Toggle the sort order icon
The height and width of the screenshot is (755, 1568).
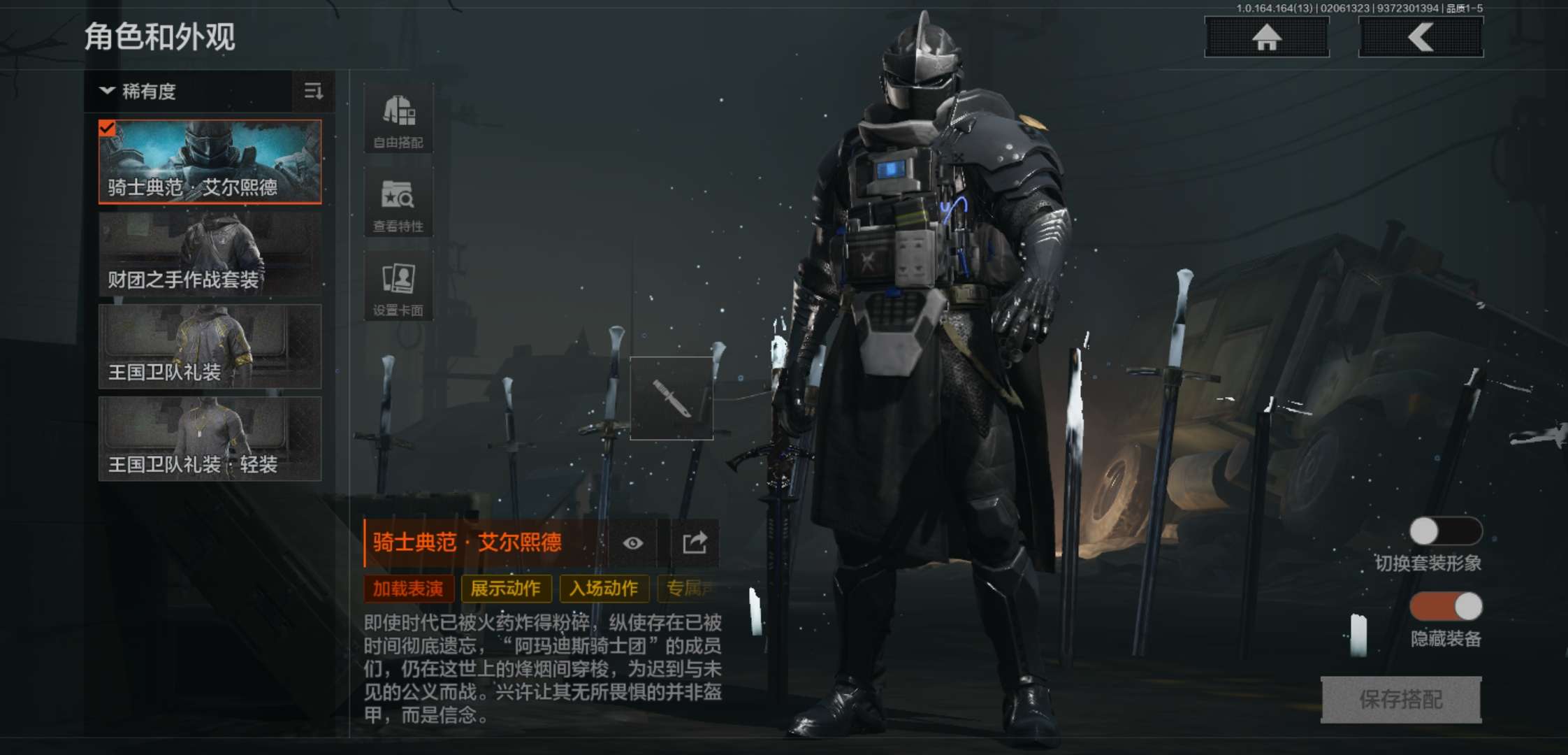tap(313, 91)
